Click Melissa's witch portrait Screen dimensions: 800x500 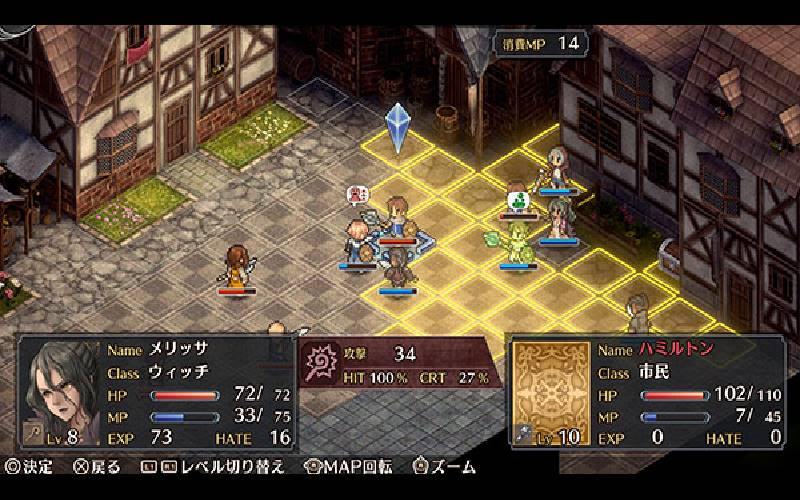pyautogui.click(x=60, y=392)
